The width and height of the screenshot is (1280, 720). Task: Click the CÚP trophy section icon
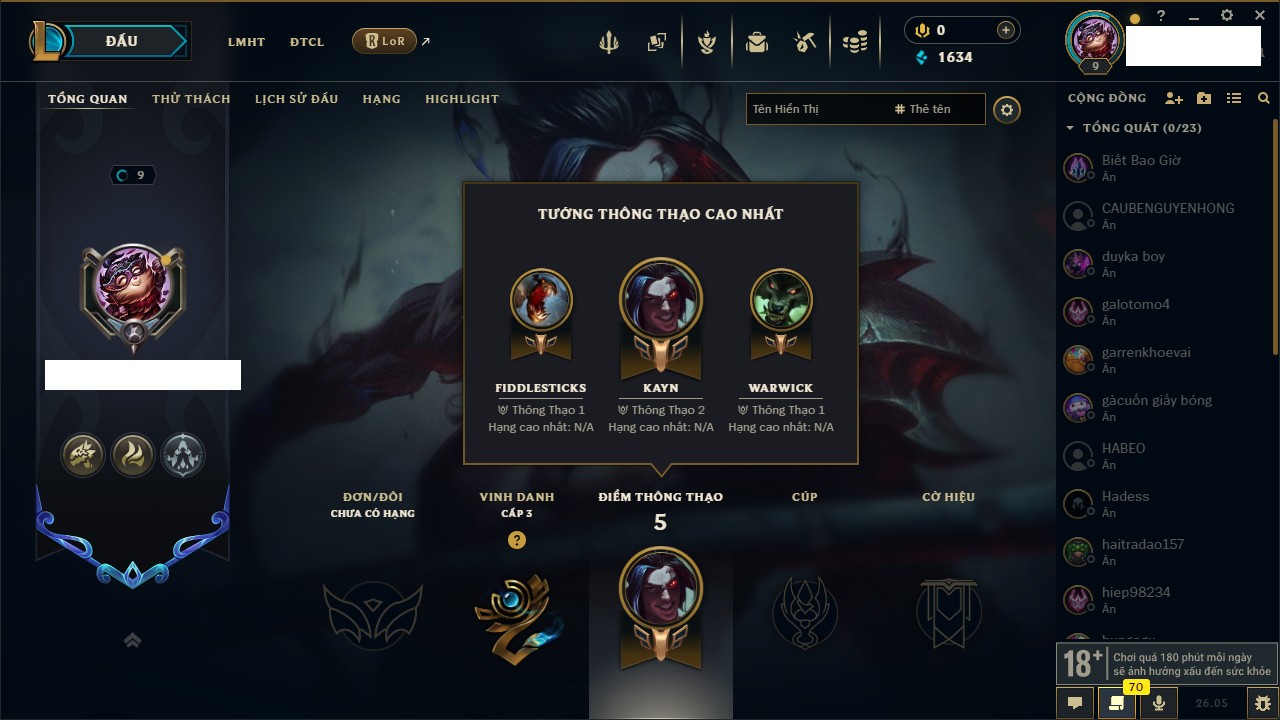coord(805,612)
